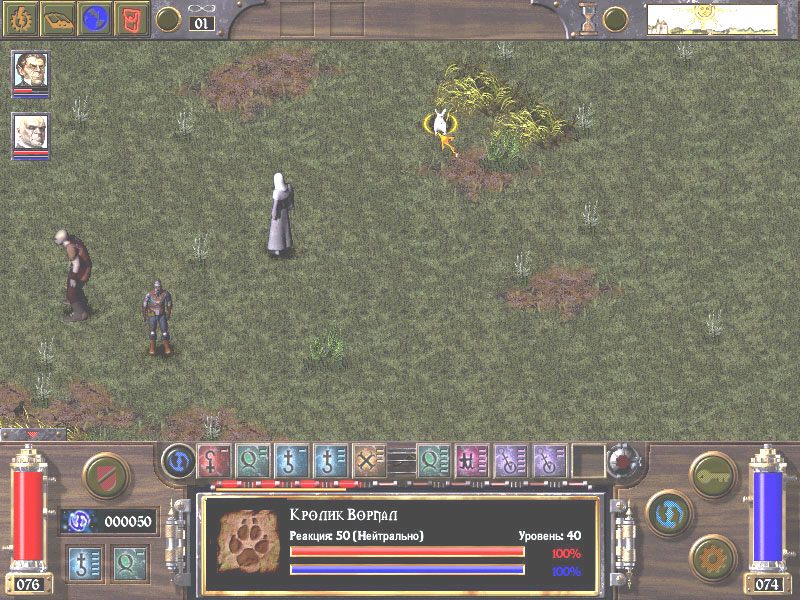Click the round button beside the hourglass
This screenshot has height=600, width=800.
615,18
